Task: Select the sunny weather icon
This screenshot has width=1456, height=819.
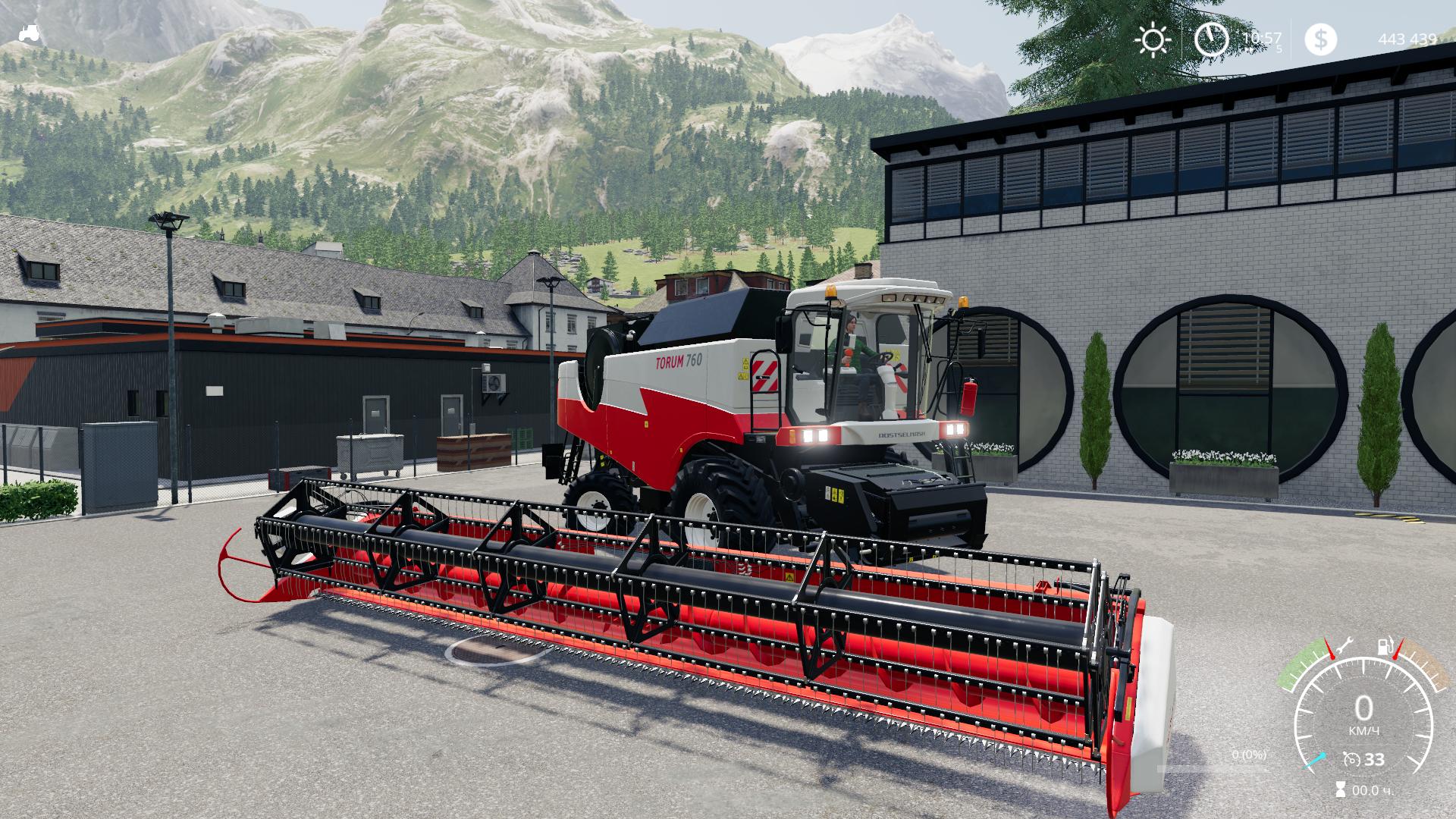Action: [1153, 39]
